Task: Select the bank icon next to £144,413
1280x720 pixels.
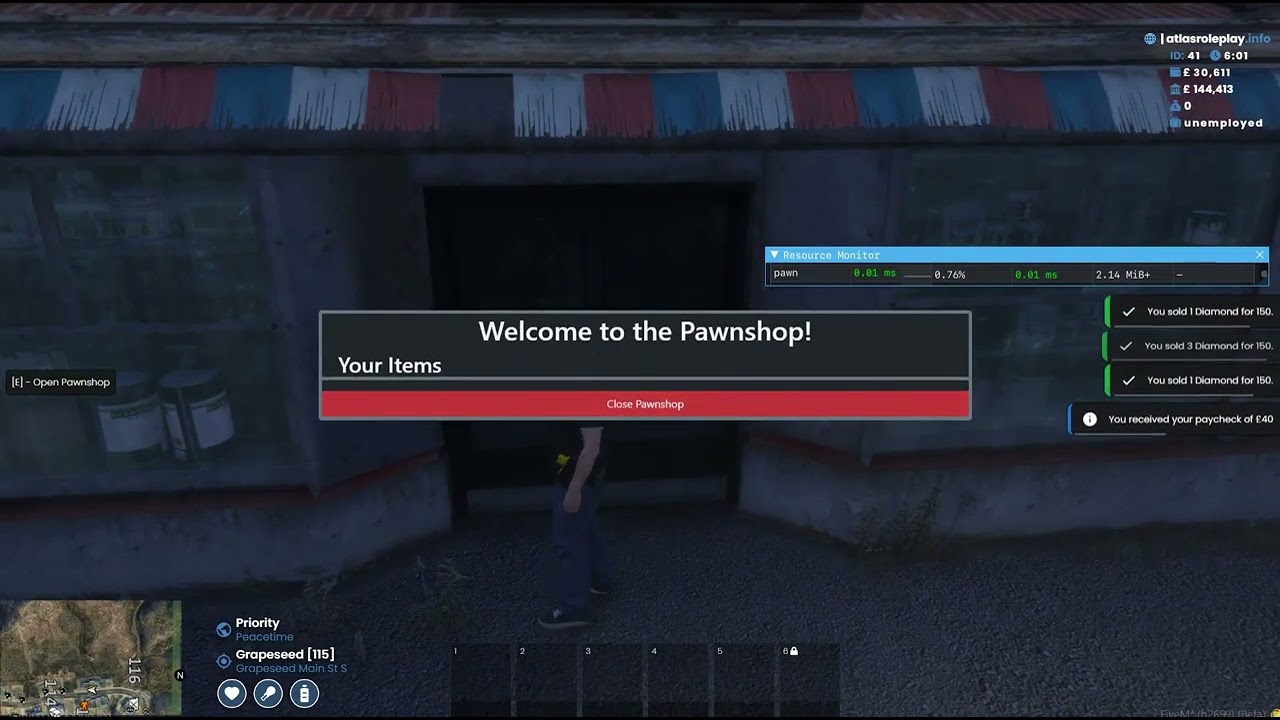Action: pyautogui.click(x=1175, y=89)
